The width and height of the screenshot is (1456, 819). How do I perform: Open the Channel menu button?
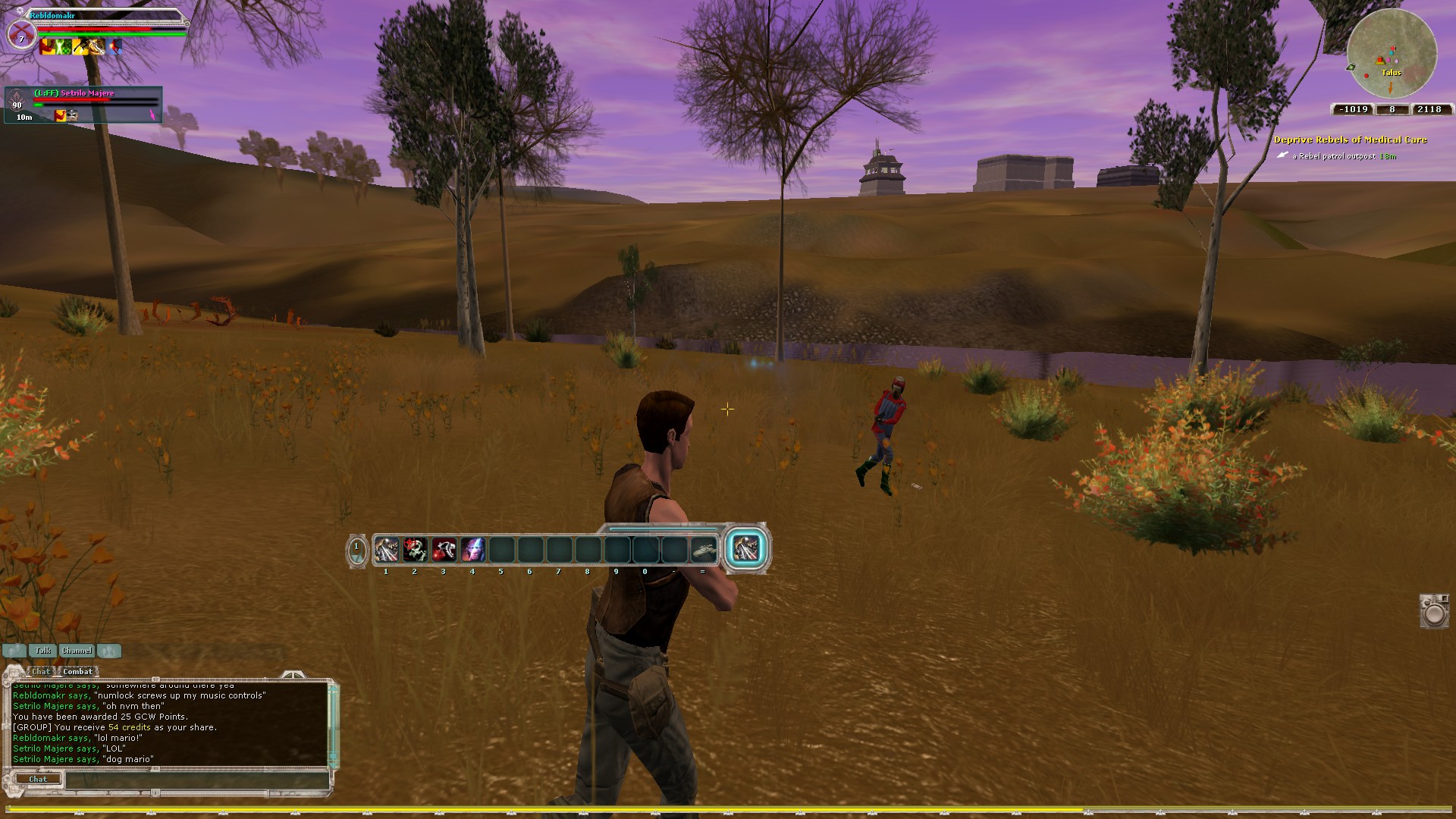click(77, 651)
